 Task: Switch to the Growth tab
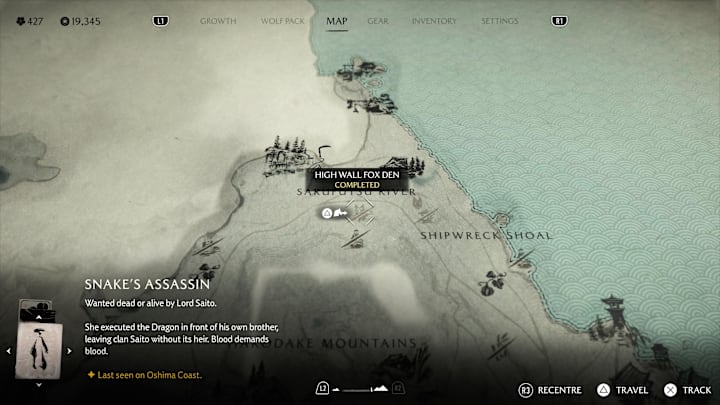click(218, 20)
